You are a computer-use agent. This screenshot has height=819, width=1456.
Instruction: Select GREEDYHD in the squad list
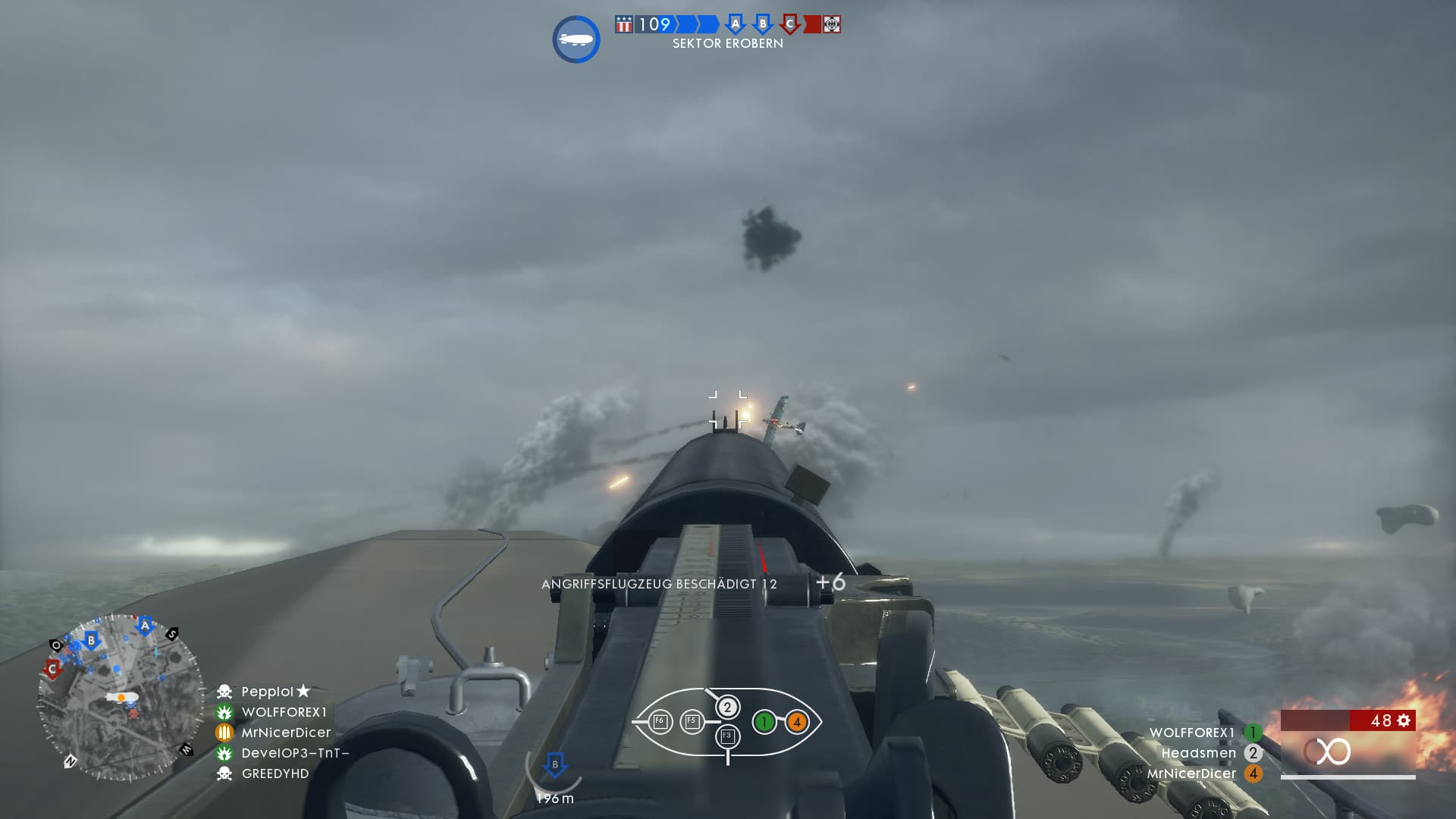tap(275, 773)
